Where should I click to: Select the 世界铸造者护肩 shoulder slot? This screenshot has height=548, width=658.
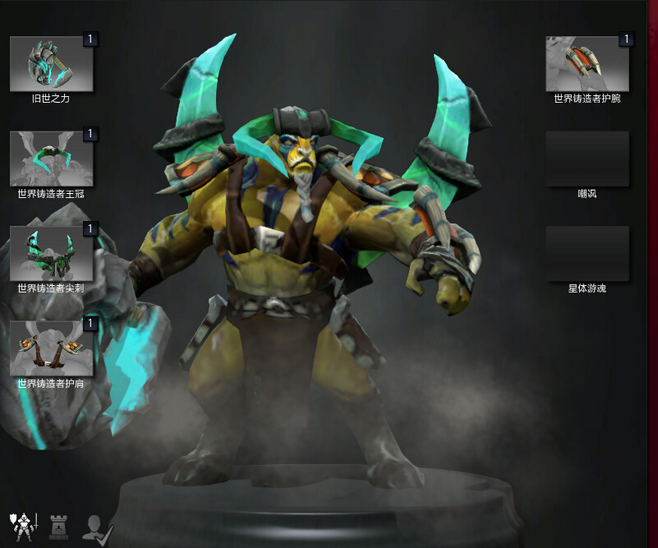pos(52,348)
